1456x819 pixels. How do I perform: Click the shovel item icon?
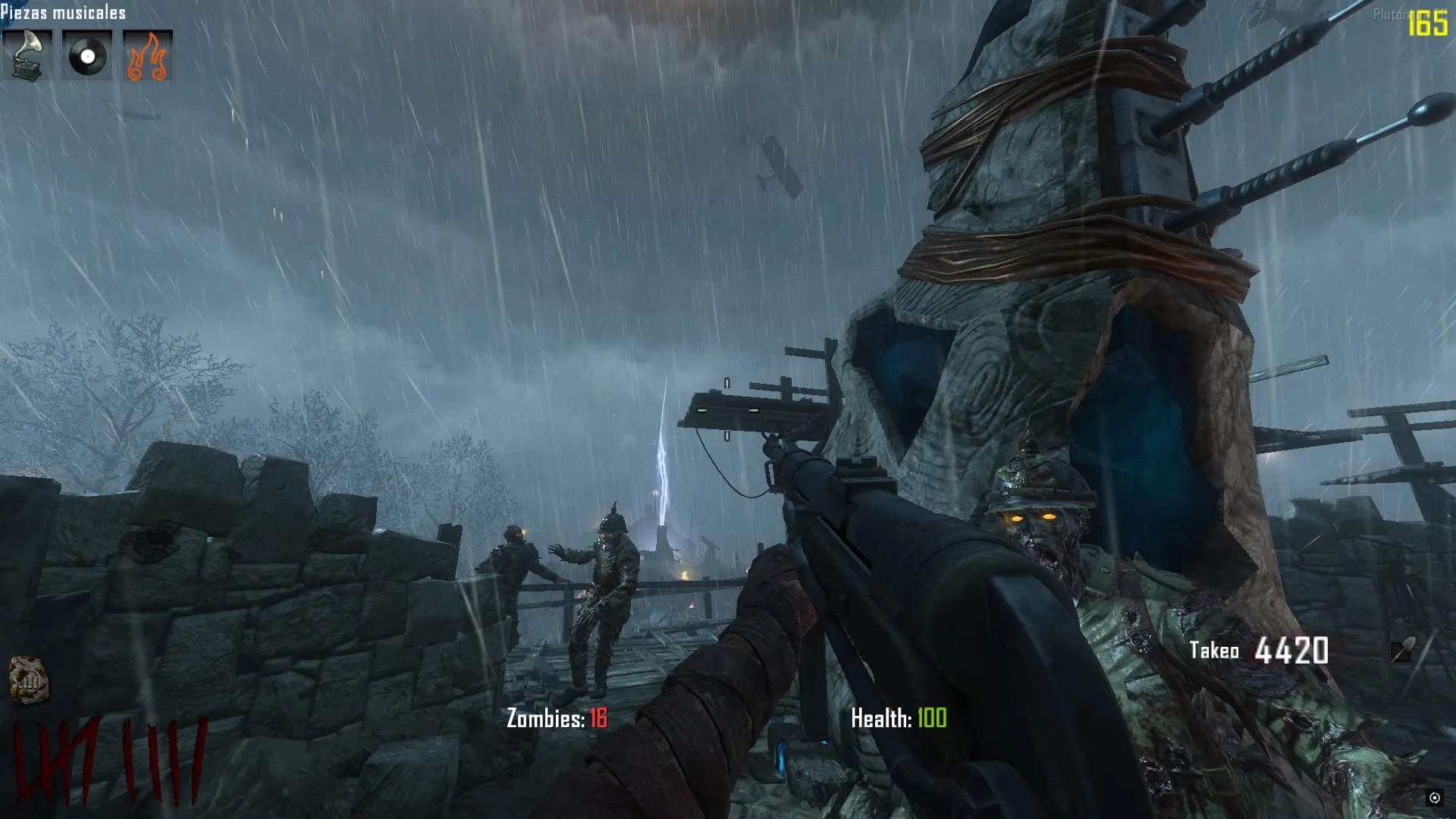[1402, 650]
